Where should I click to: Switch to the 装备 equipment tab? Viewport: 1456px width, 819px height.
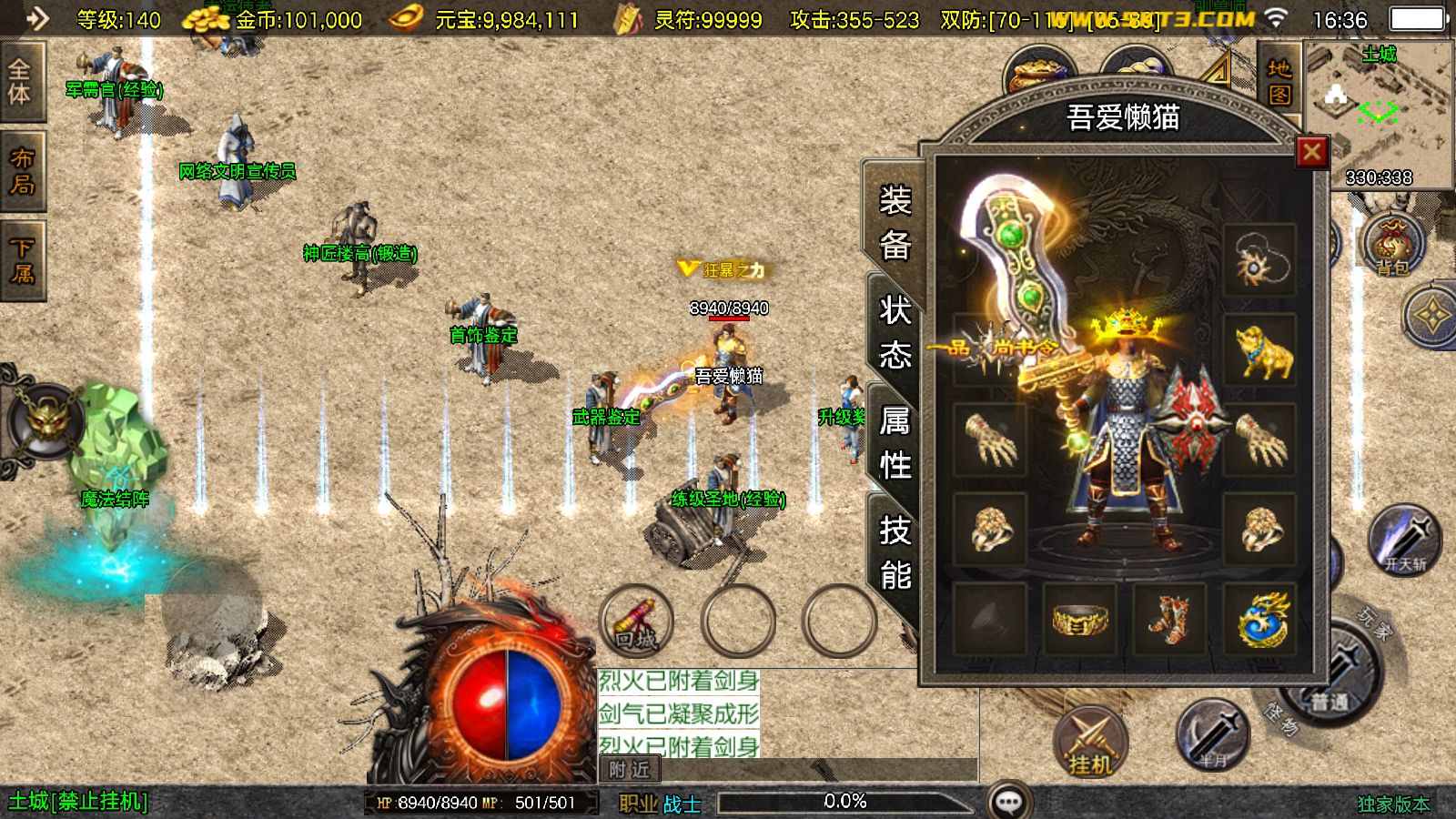tap(895, 223)
